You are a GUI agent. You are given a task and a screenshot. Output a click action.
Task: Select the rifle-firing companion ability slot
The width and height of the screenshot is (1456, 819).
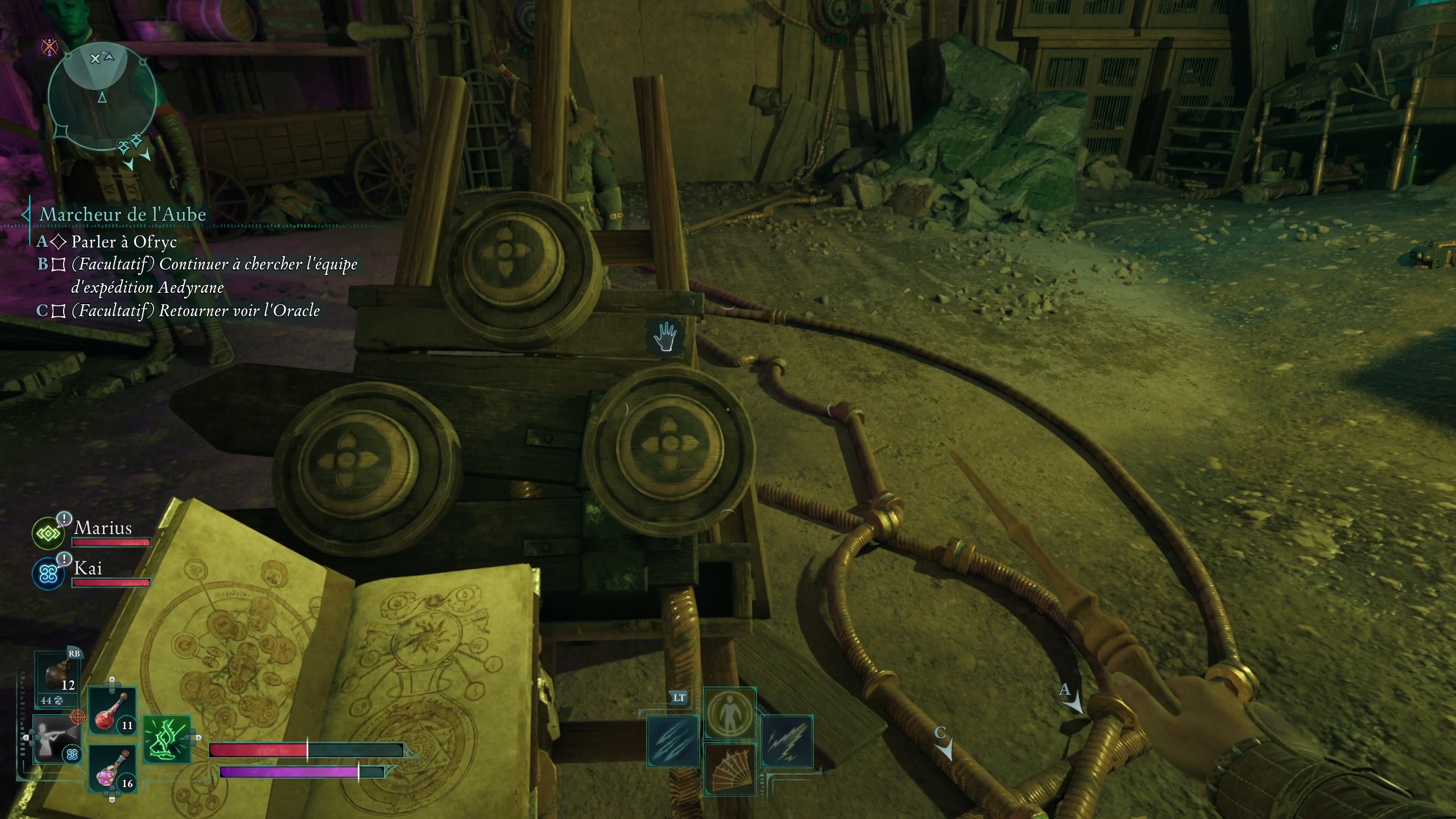[56, 739]
